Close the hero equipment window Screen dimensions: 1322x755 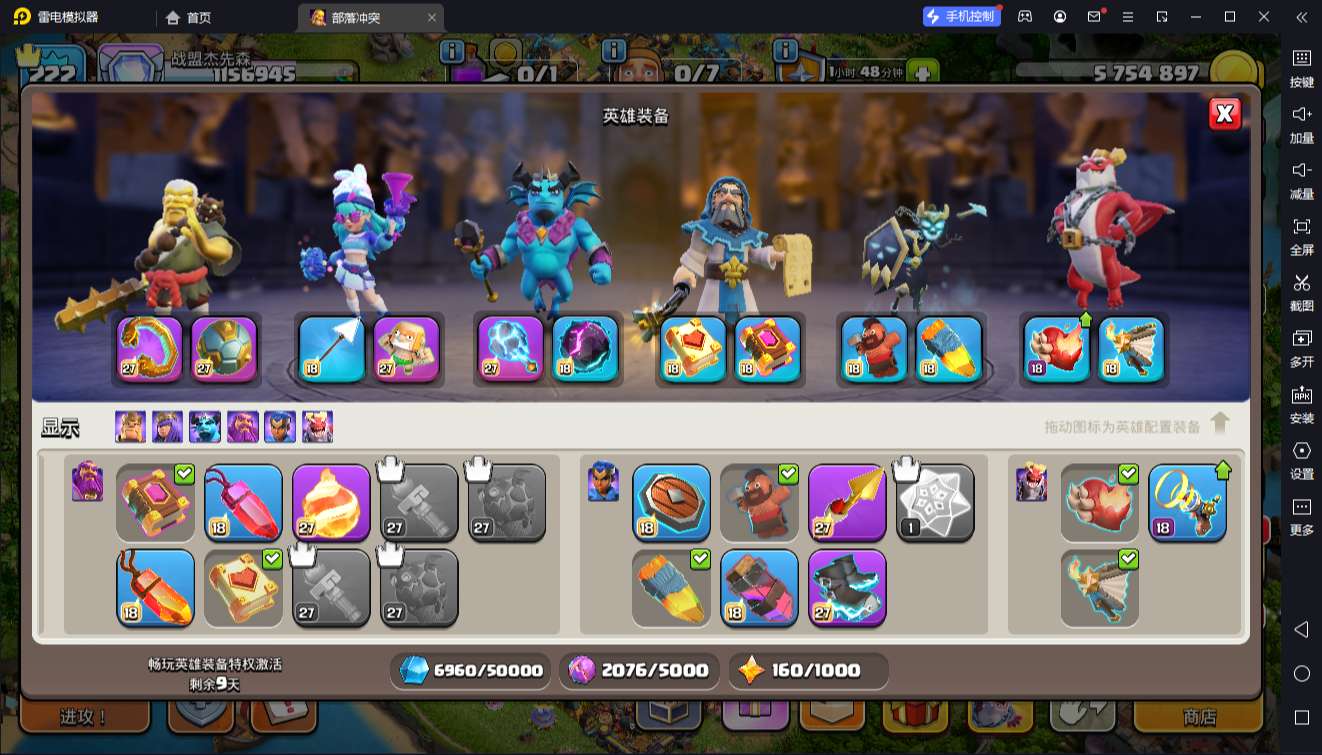1225,114
